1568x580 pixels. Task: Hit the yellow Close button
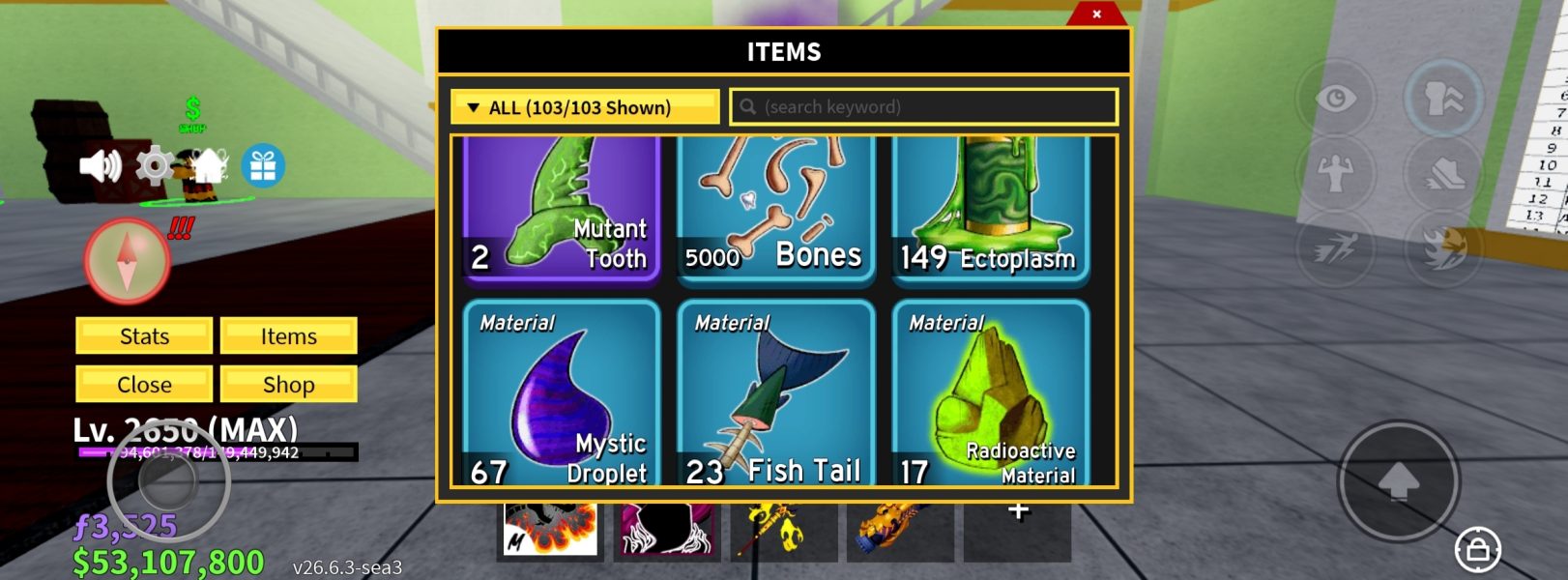144,385
